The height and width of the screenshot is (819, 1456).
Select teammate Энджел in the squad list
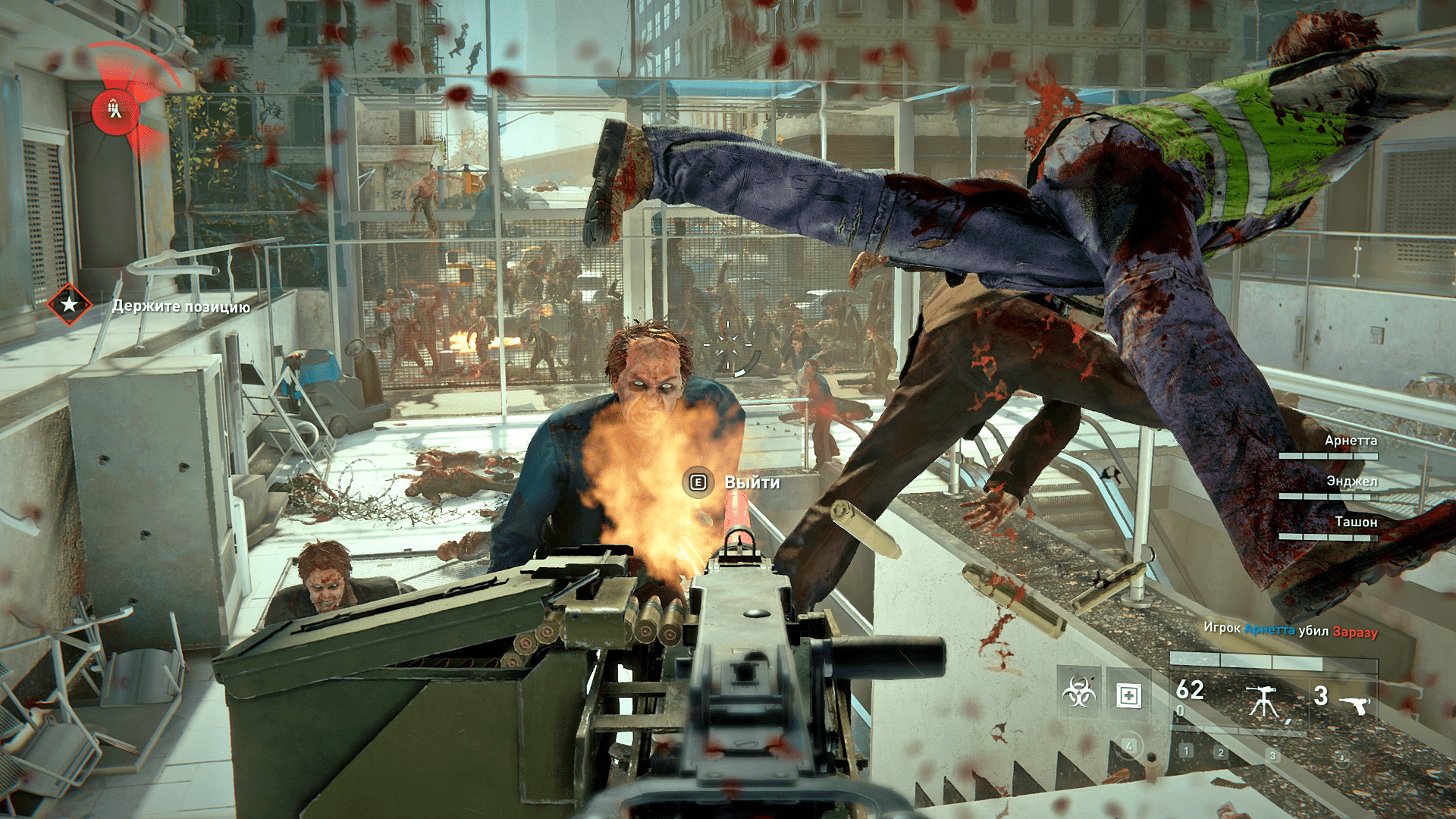click(1351, 482)
